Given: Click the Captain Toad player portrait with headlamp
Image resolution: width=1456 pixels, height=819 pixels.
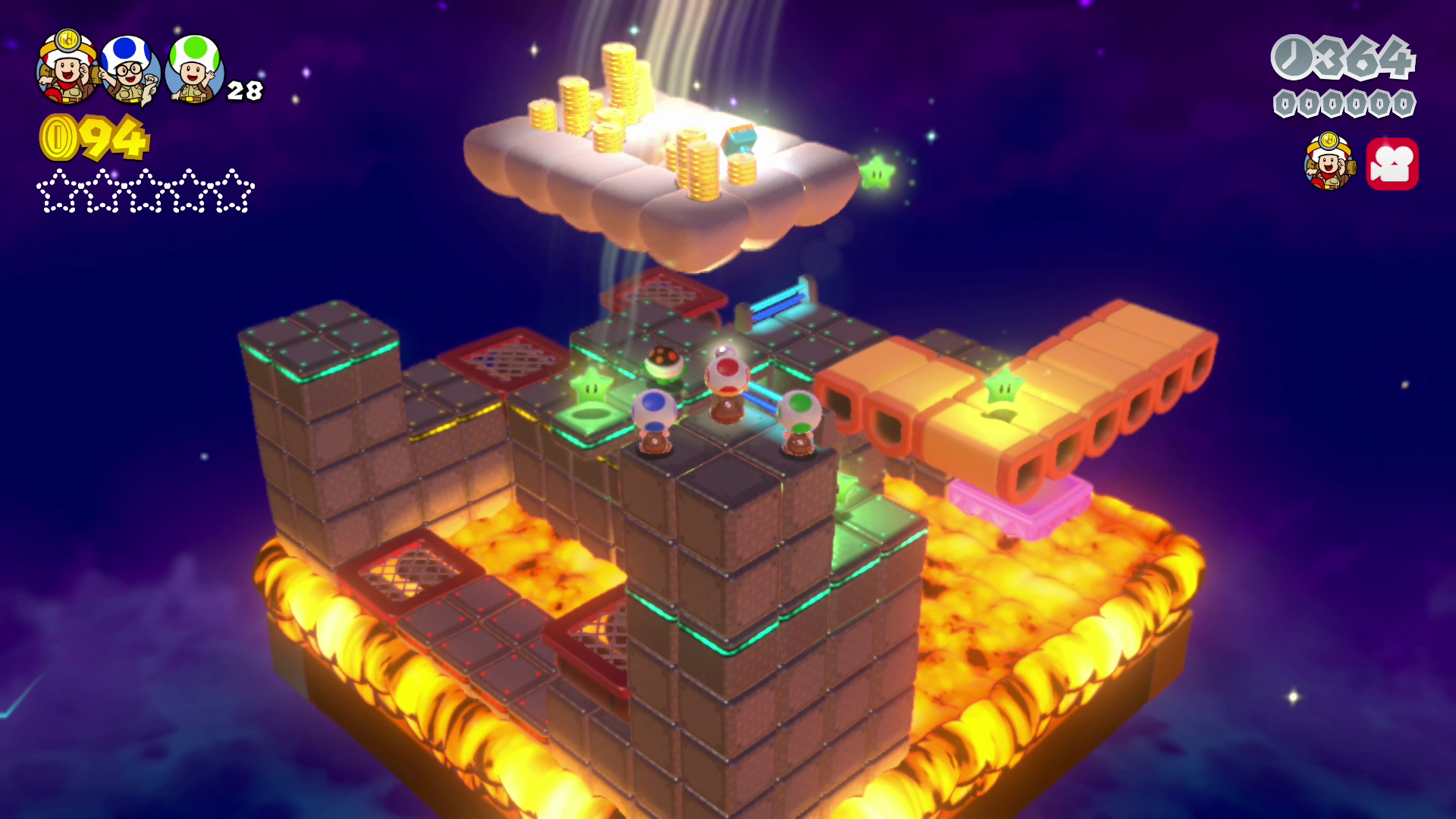Looking at the screenshot, I should point(67,67).
